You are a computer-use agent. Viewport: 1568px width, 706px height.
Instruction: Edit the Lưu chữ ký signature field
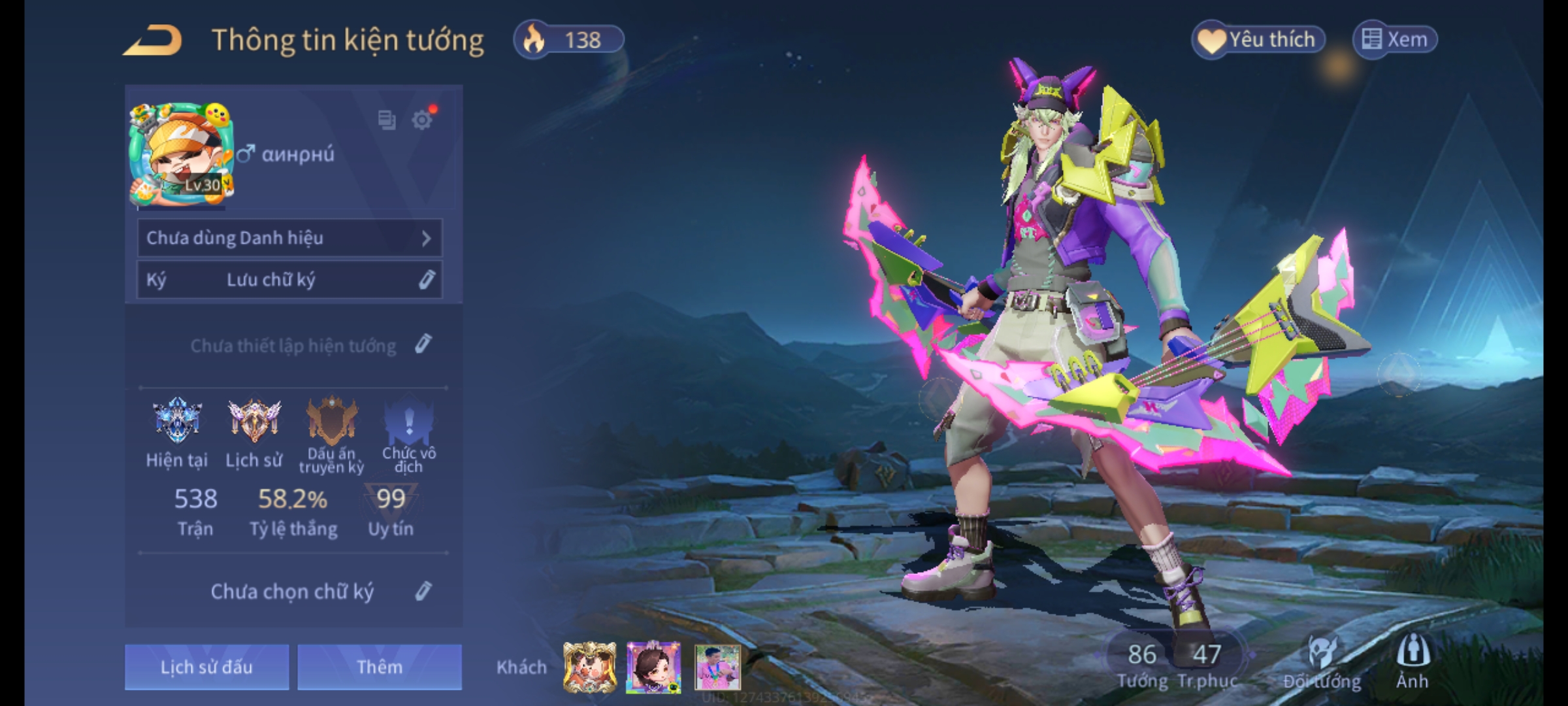click(x=425, y=280)
